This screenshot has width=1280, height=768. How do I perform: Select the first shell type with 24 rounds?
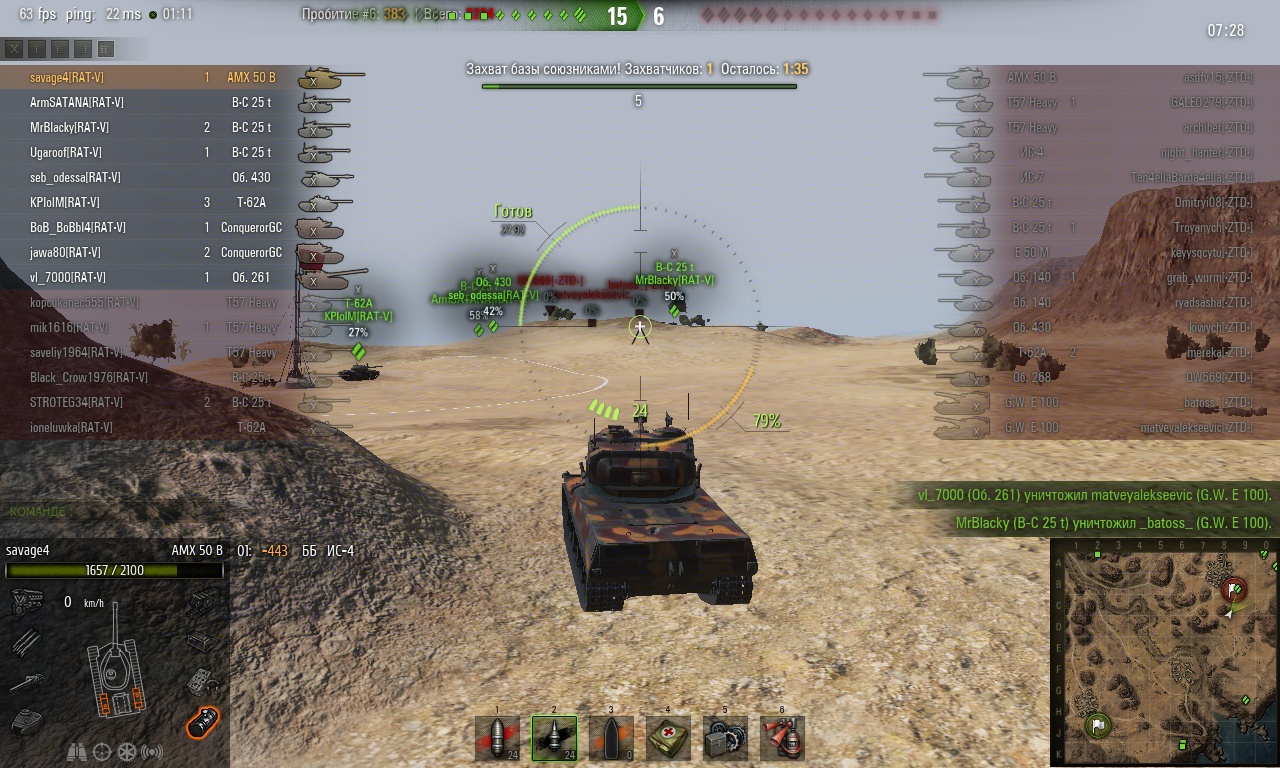click(x=497, y=738)
